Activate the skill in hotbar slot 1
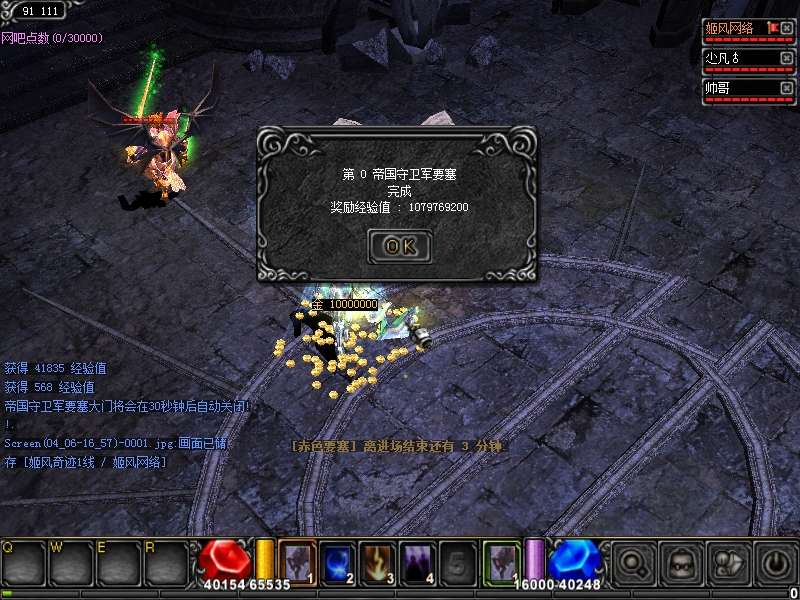 click(x=297, y=561)
